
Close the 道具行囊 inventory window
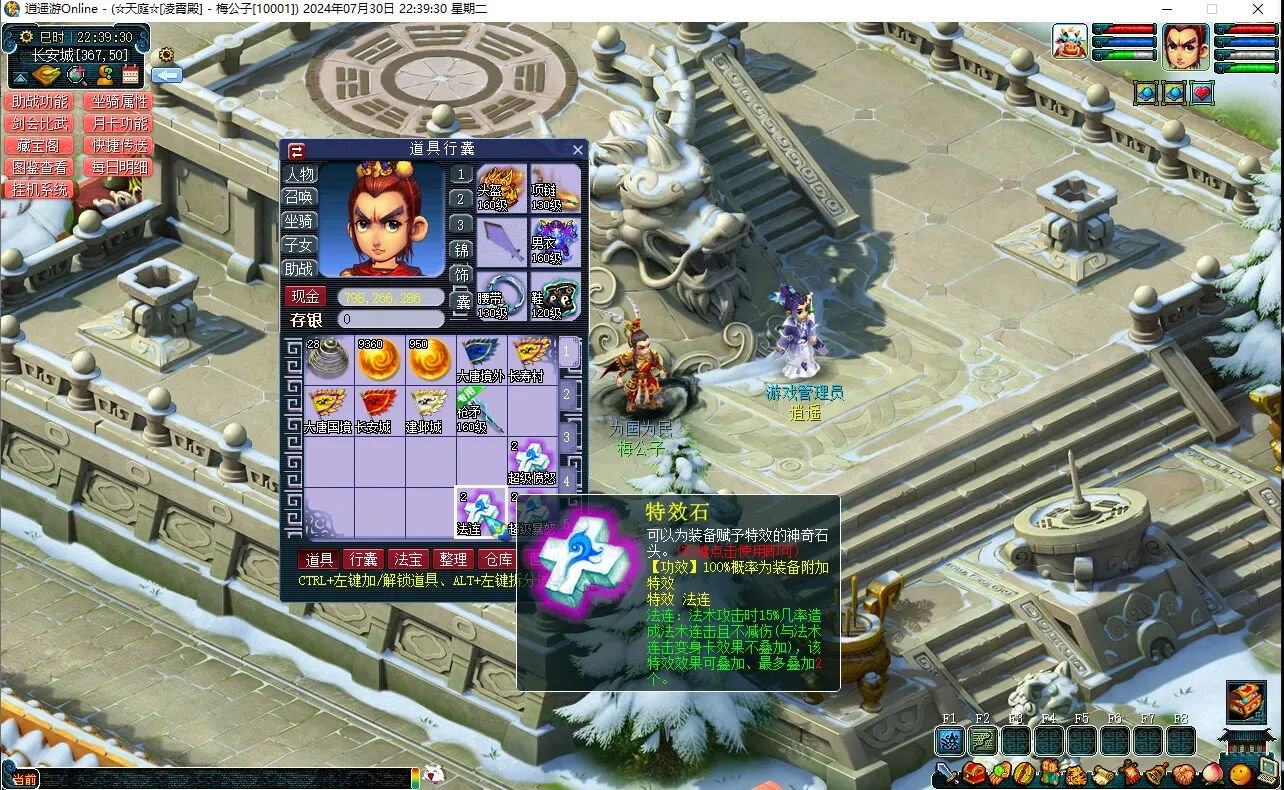click(x=577, y=150)
